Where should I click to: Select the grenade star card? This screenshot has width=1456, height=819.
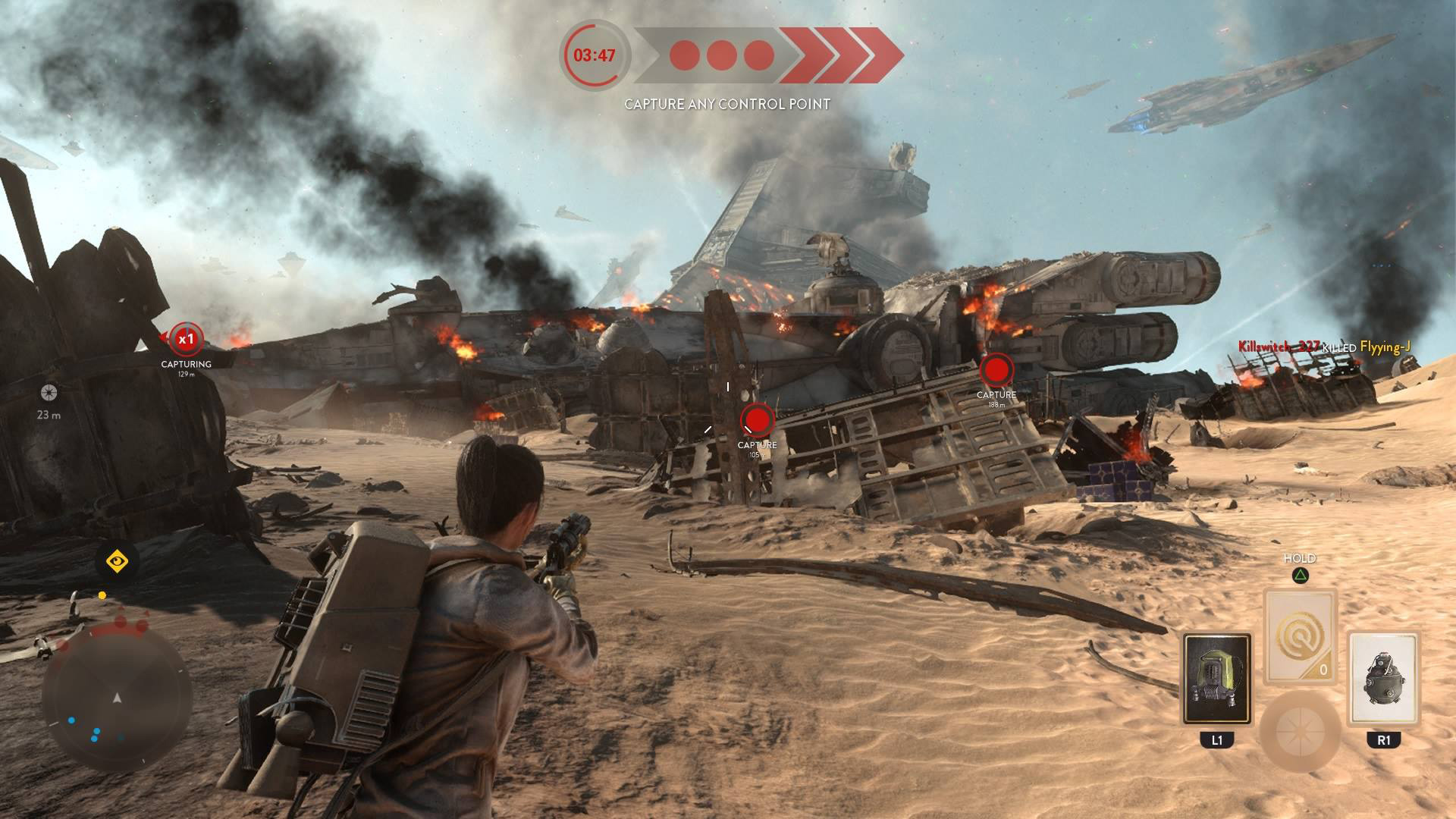point(1383,679)
